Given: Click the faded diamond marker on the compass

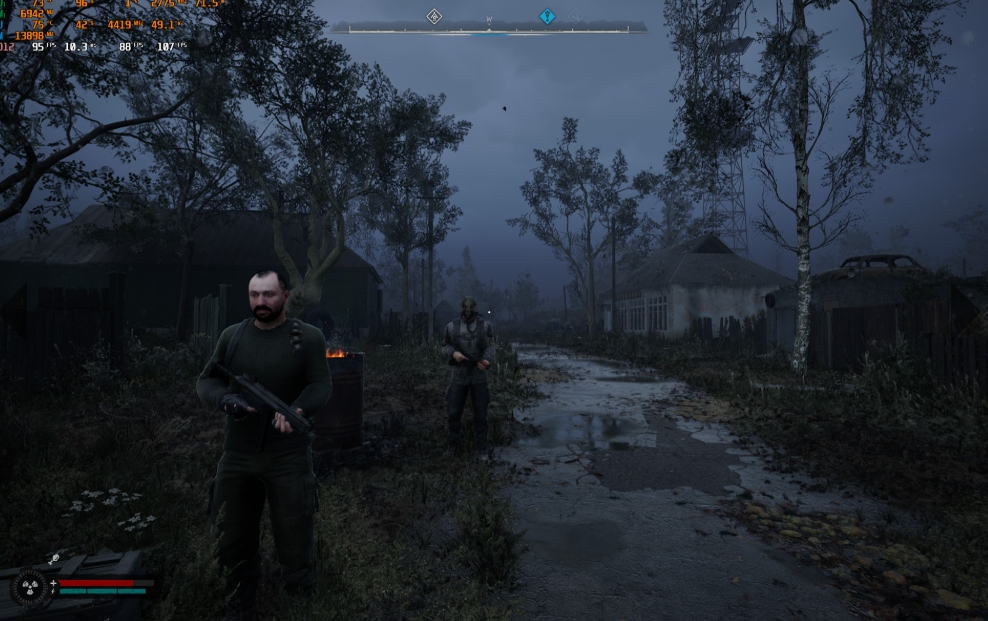Looking at the screenshot, I should click(x=575, y=17).
